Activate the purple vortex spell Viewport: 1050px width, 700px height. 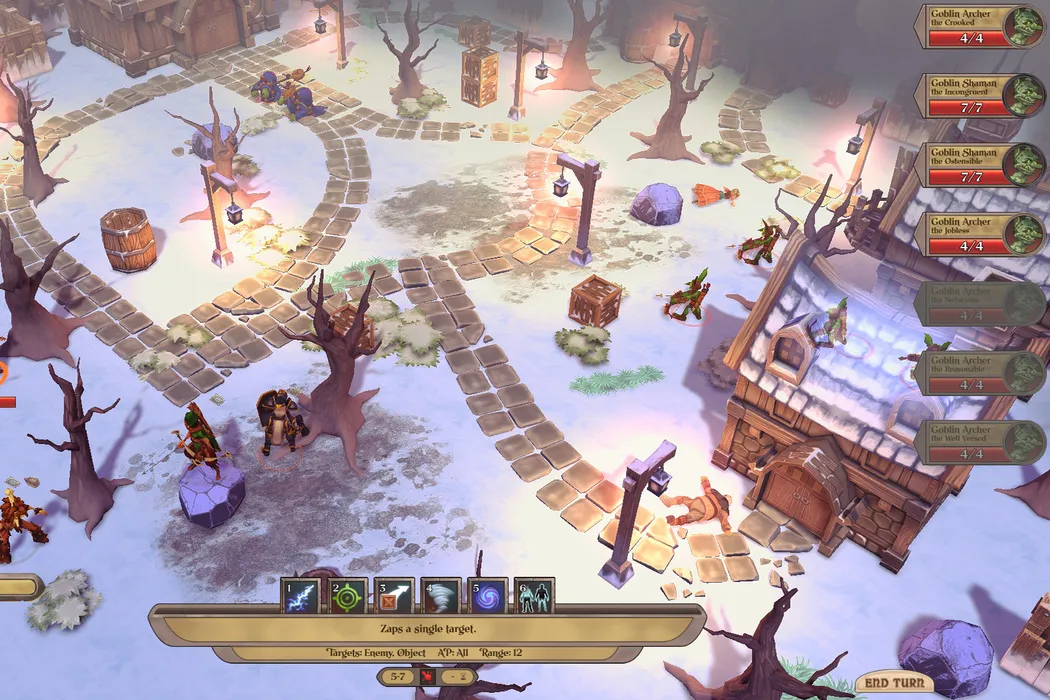point(487,596)
